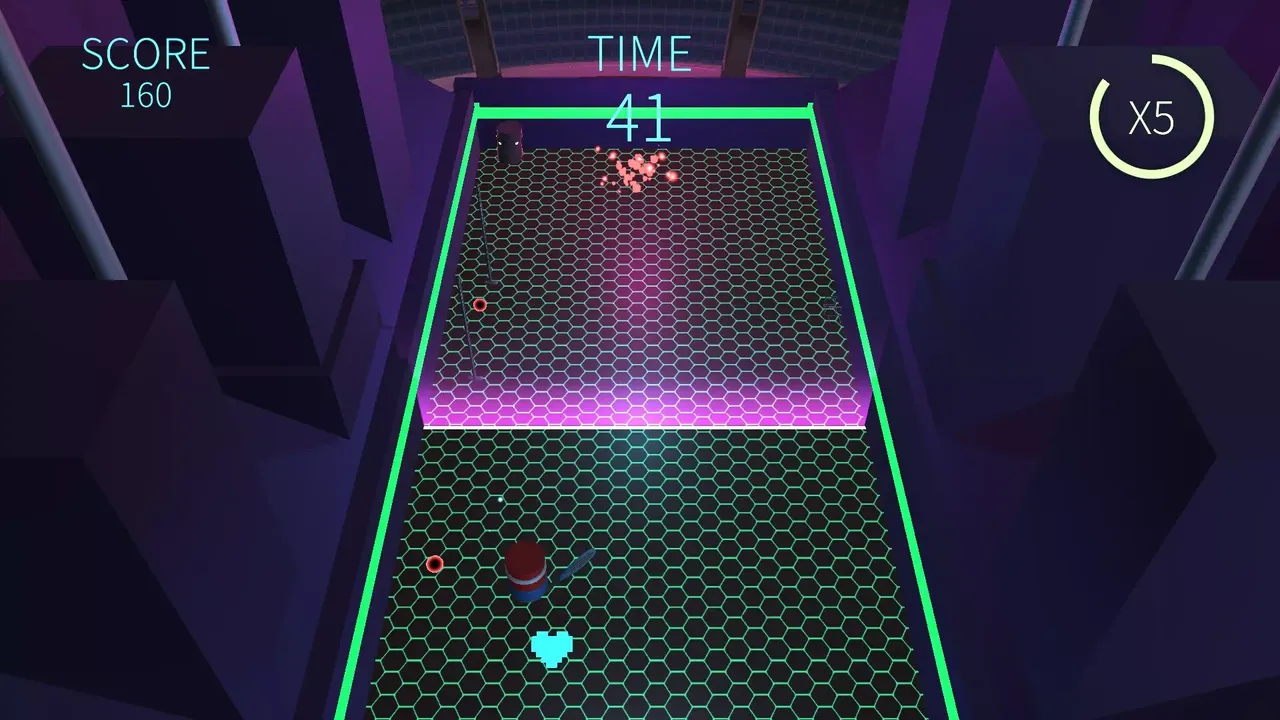Select the red ball near the upper left wall
Viewport: 1280px width, 720px height.
[479, 306]
